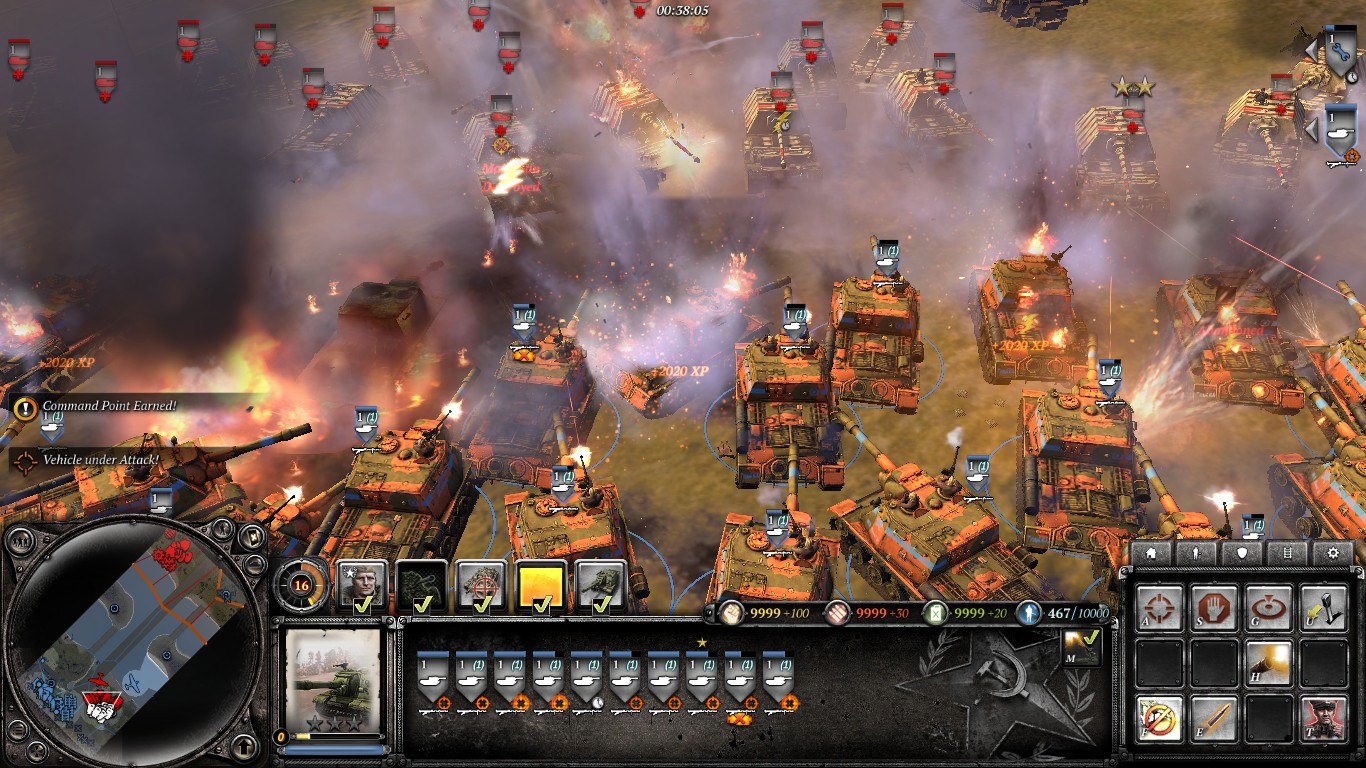
Task: Open the settings gear menu
Action: coord(1333,553)
